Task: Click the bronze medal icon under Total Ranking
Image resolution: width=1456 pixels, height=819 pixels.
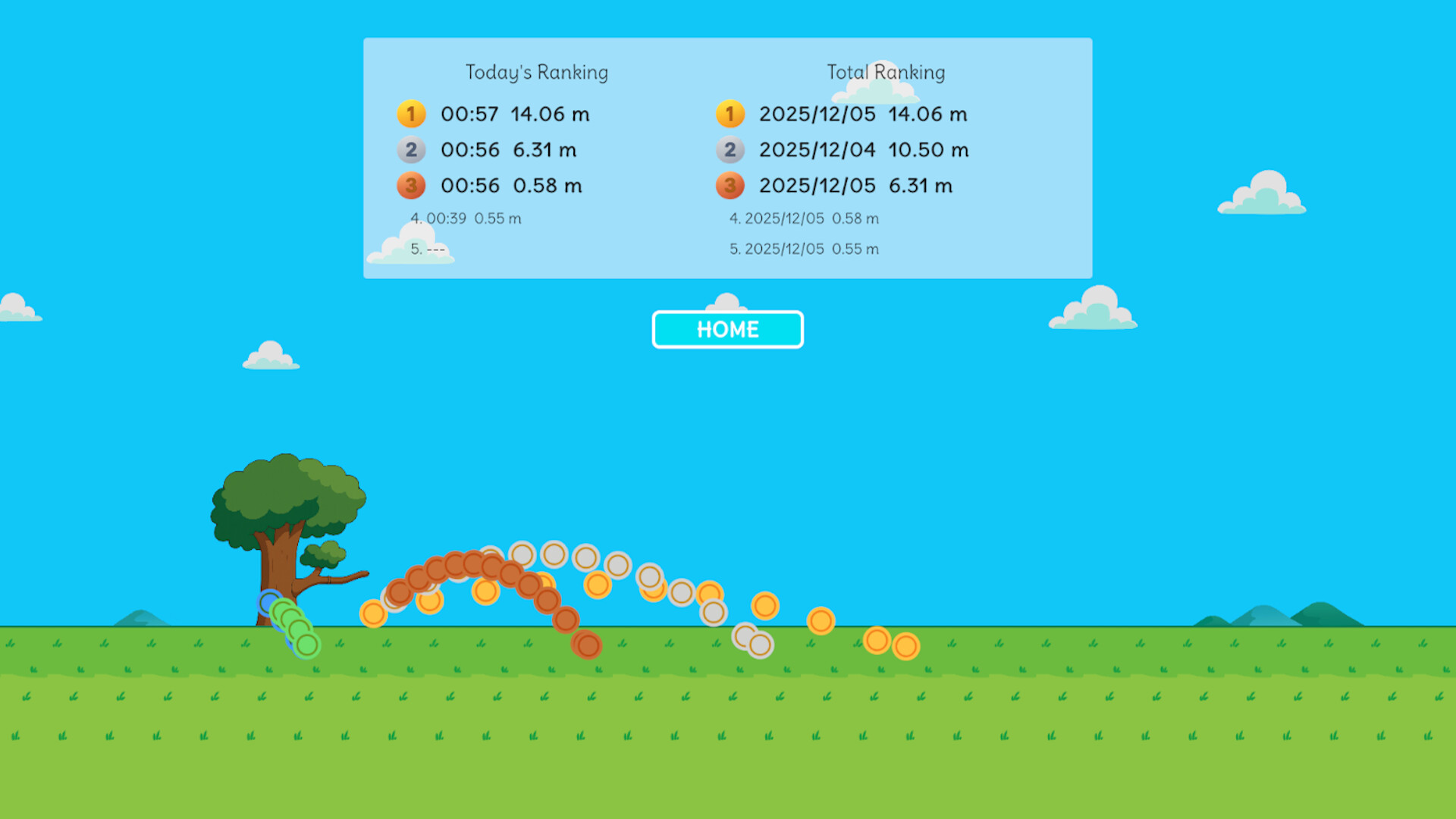Action: pos(730,185)
